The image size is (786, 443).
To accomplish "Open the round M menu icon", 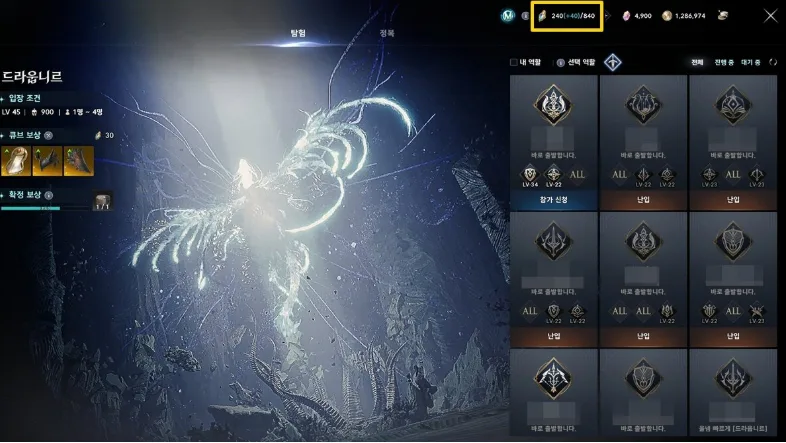I will coord(509,15).
